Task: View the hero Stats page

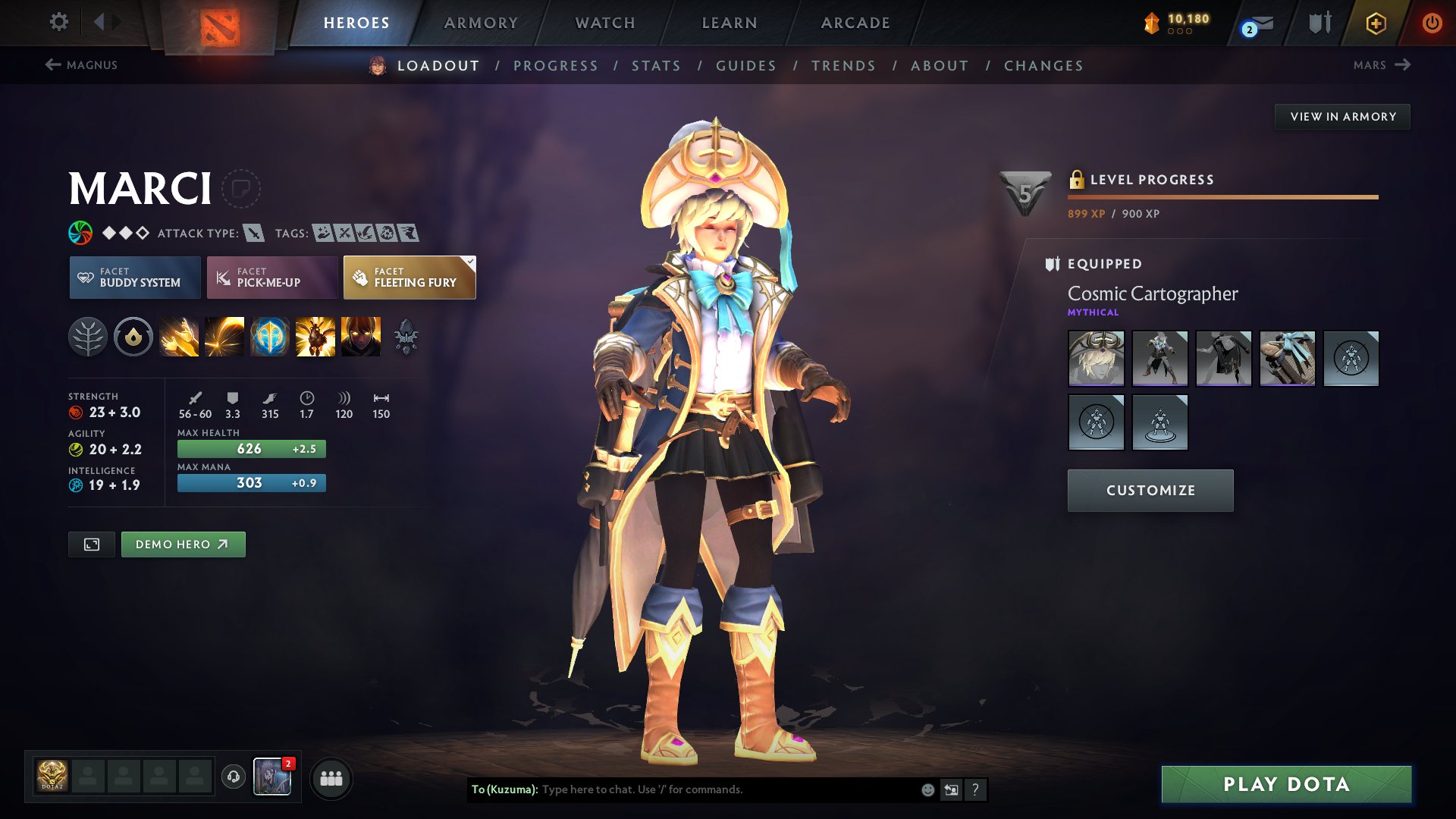Action: 657,66
